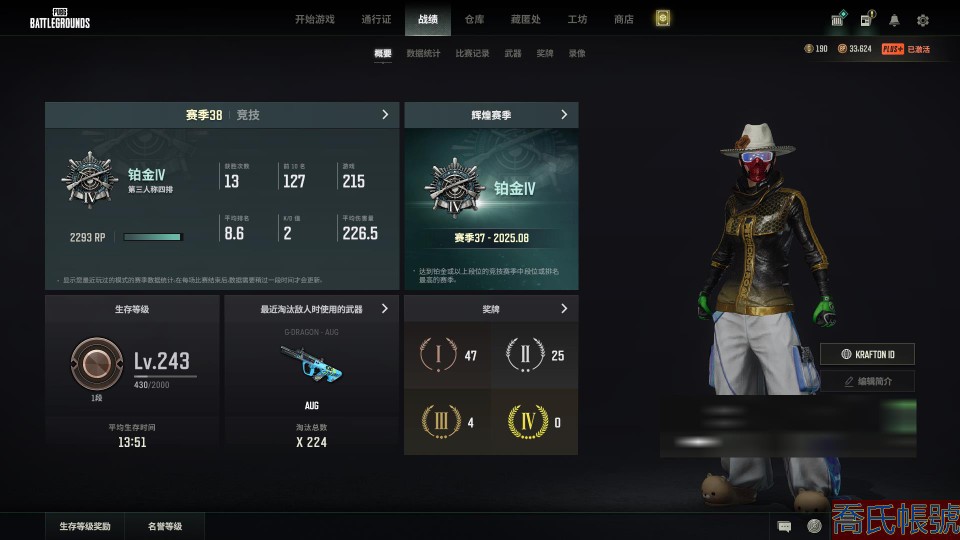Go to the 藏匿处 tab
Viewport: 960px width, 540px height.
tap(525, 19)
